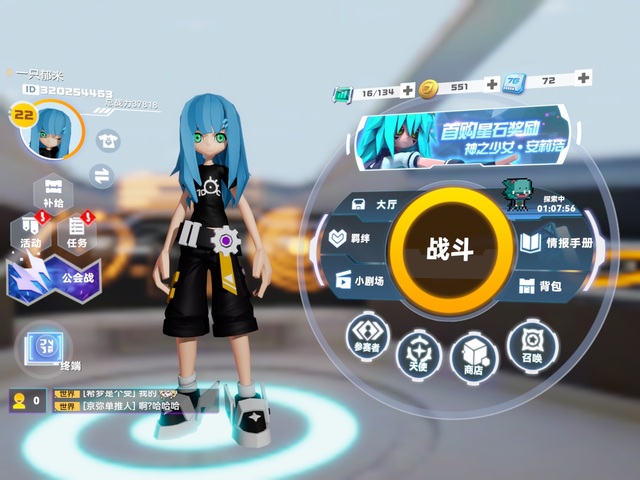The image size is (640, 480).
Task: Add more gold coins with plus button
Action: [491, 86]
